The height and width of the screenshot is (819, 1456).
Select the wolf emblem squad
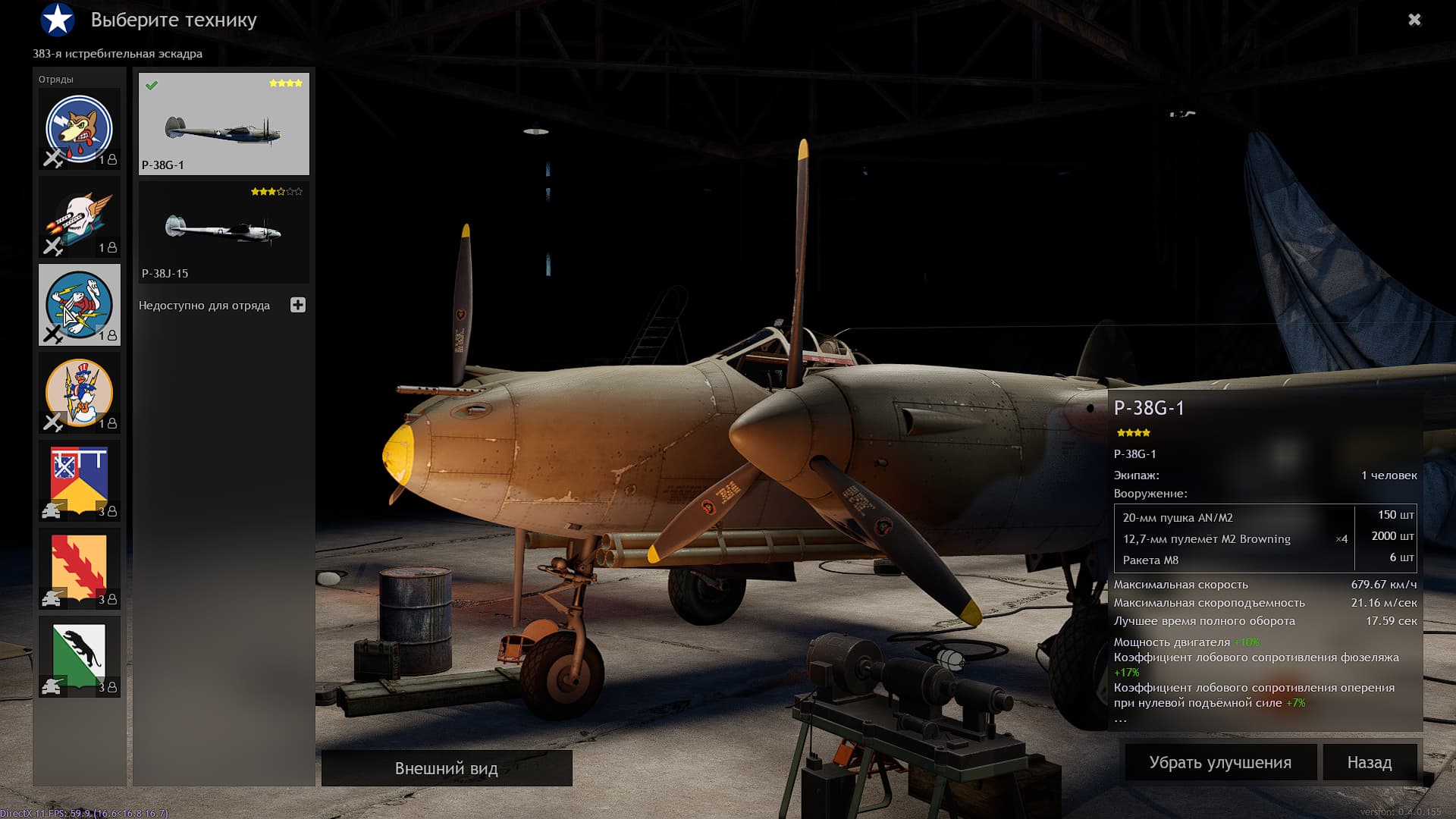[80, 129]
